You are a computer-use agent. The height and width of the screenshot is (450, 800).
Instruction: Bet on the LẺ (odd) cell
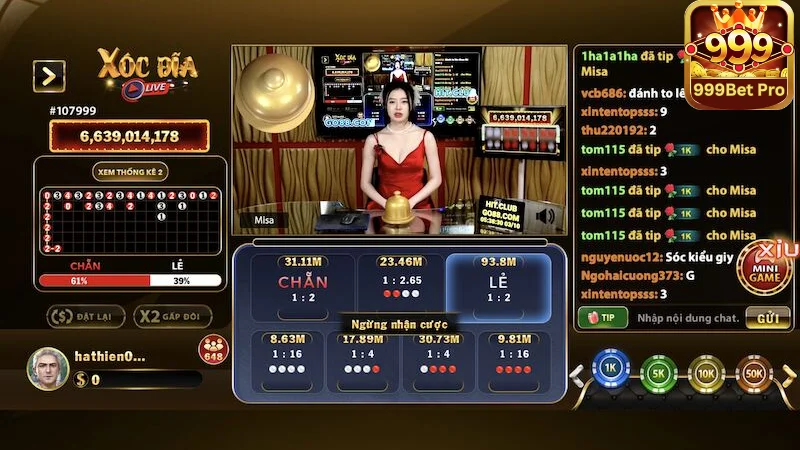tap(498, 283)
